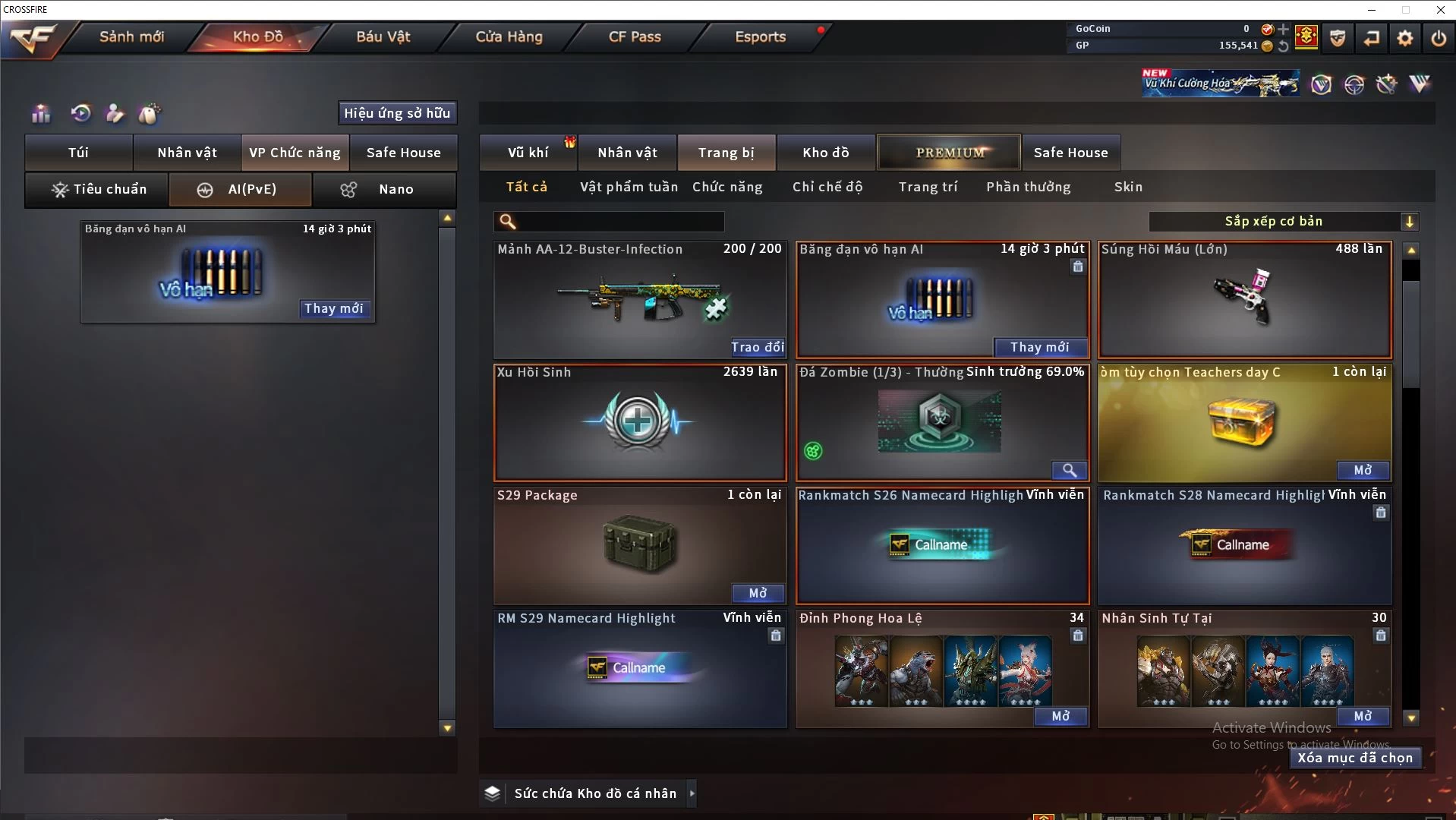Show the Phần thưởng filter

click(x=1029, y=187)
